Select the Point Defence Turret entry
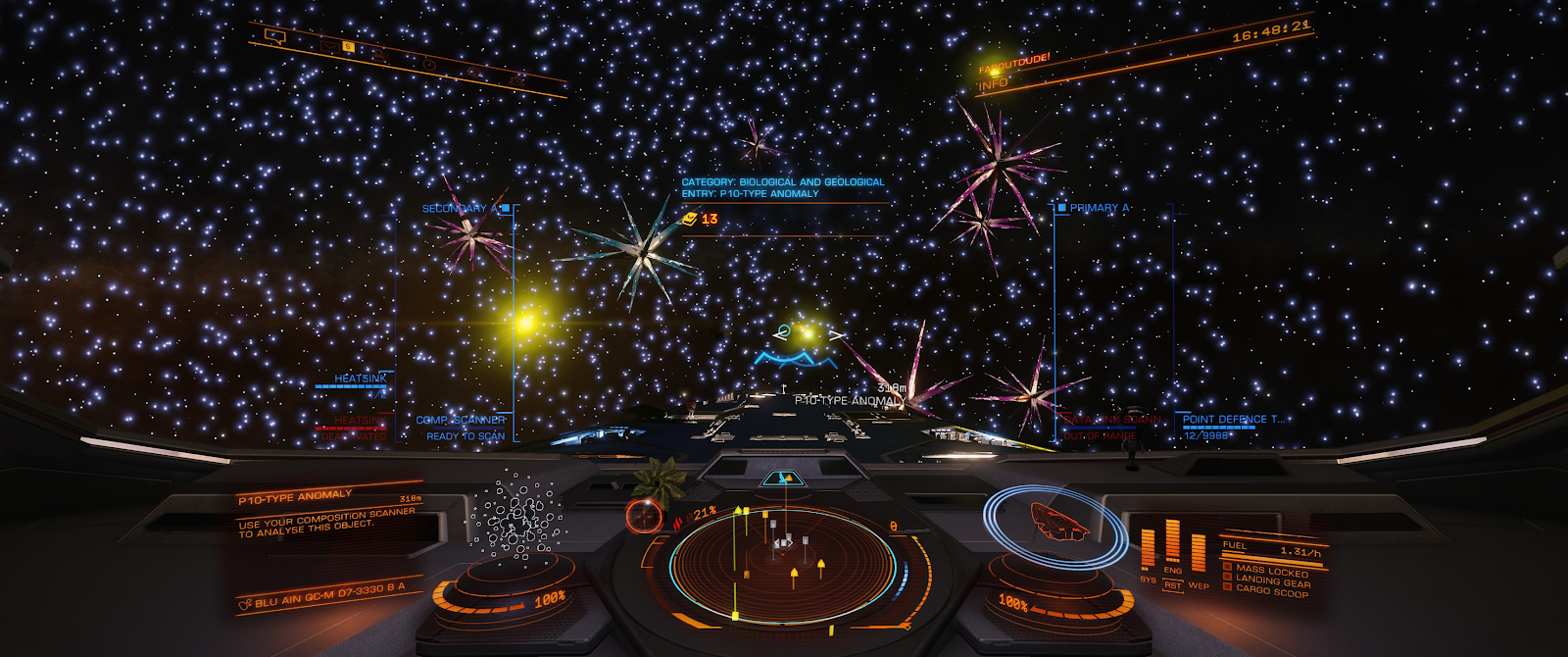Screen dimensions: 1568x657 coord(1232,420)
